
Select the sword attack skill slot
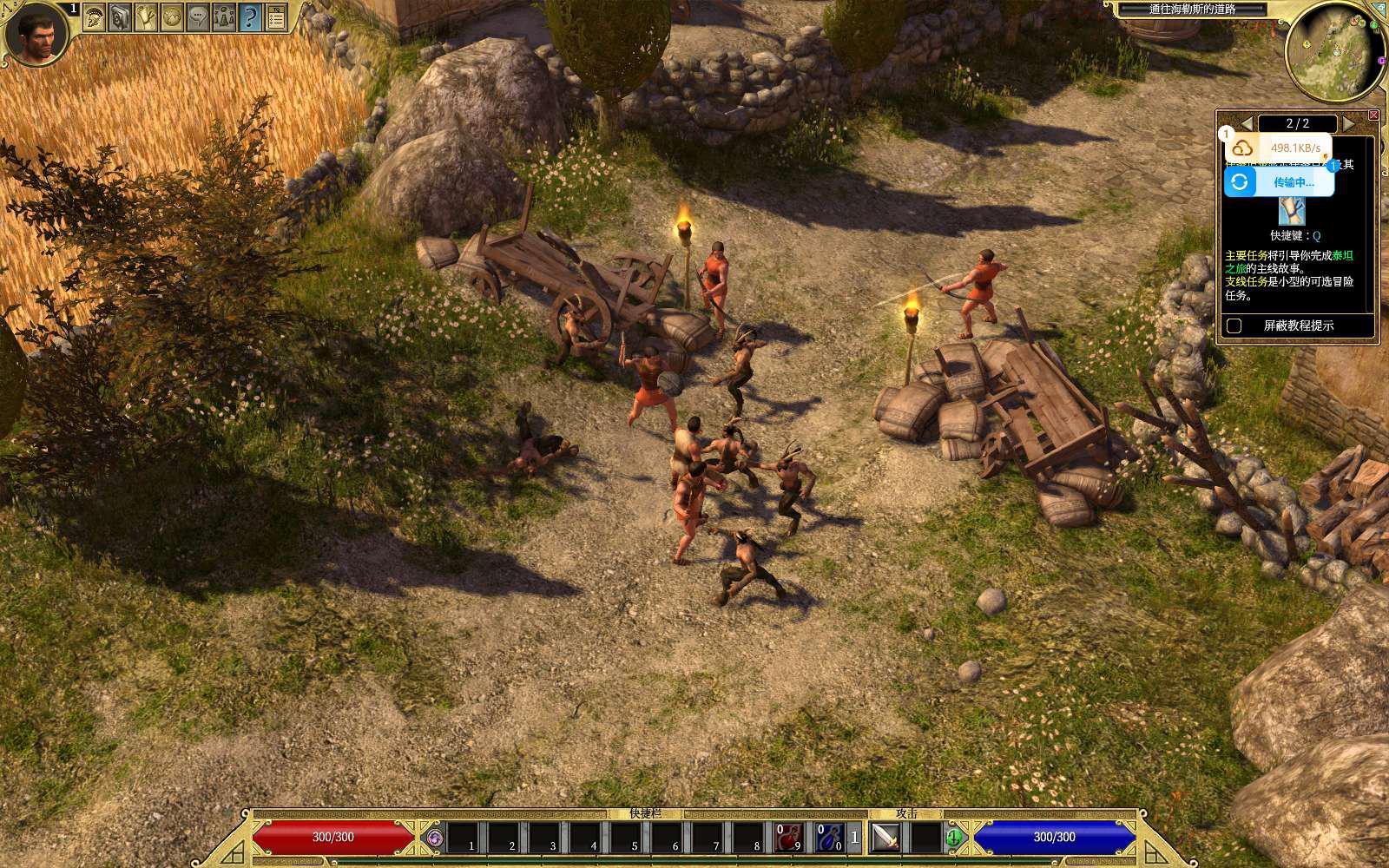[x=885, y=838]
